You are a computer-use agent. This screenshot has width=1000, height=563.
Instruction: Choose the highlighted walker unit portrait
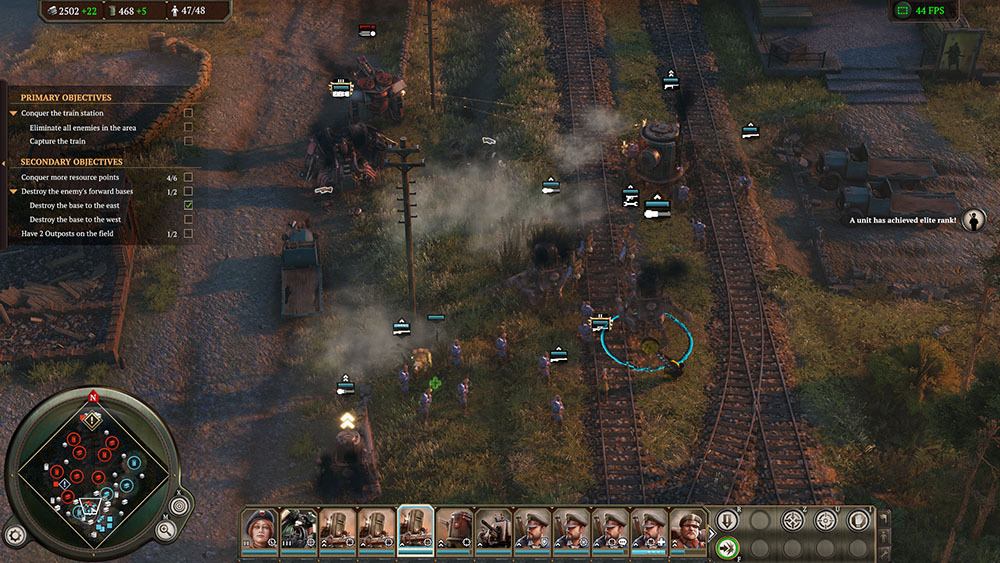pyautogui.click(x=416, y=528)
